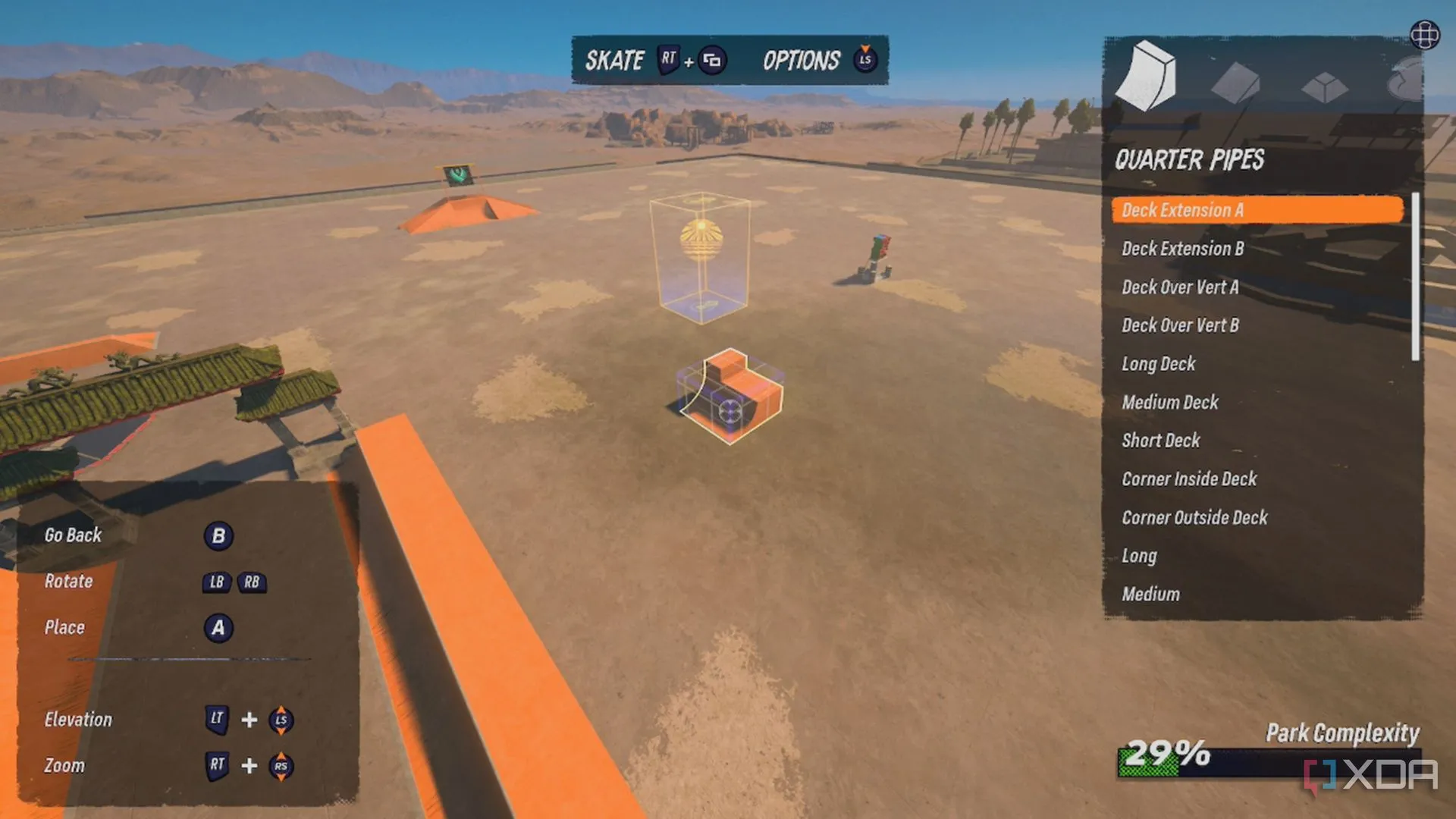Pick Deck Over Vert A
Image resolution: width=1456 pixels, height=819 pixels.
(x=1179, y=287)
